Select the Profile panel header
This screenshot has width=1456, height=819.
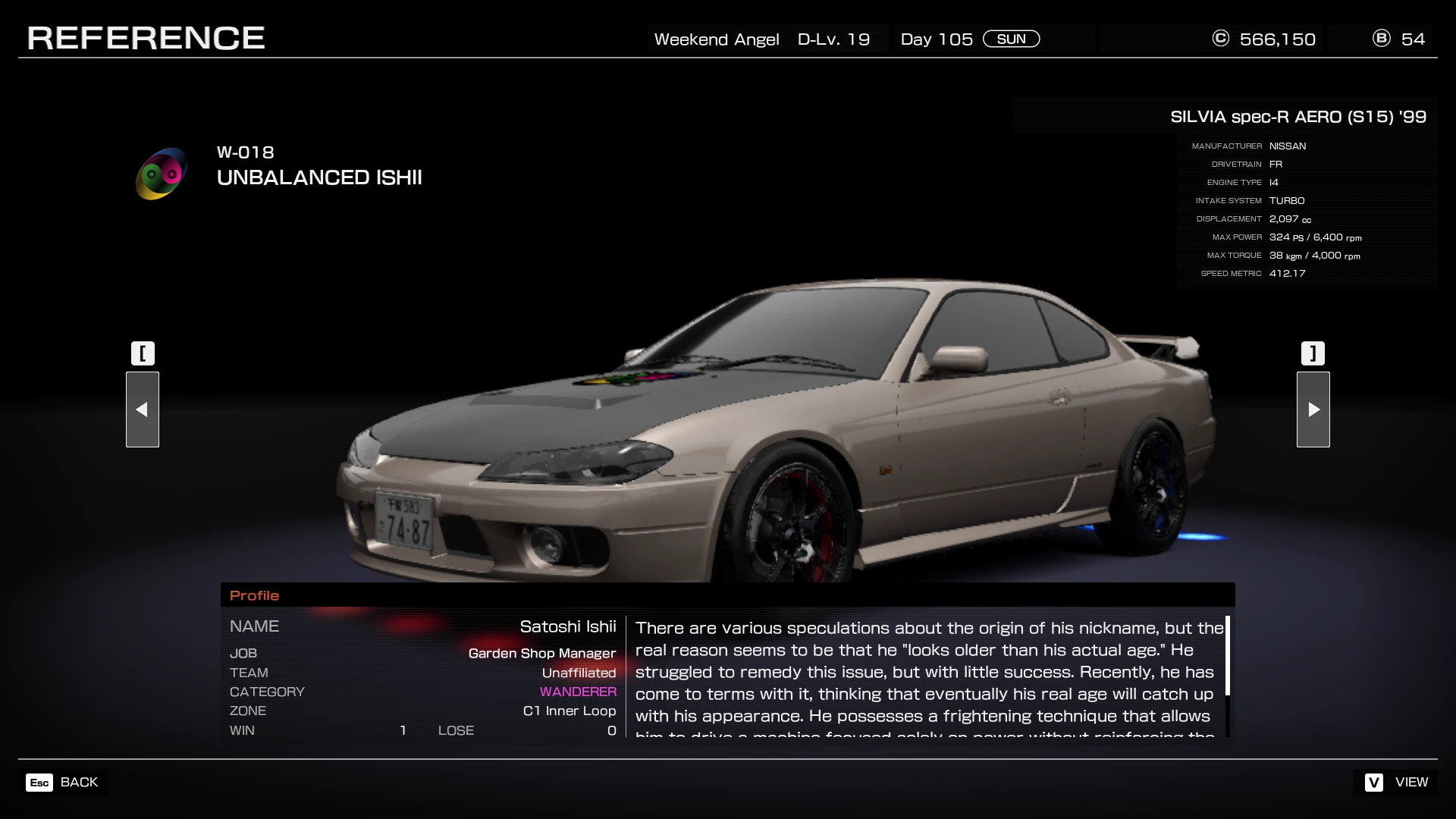pos(255,595)
